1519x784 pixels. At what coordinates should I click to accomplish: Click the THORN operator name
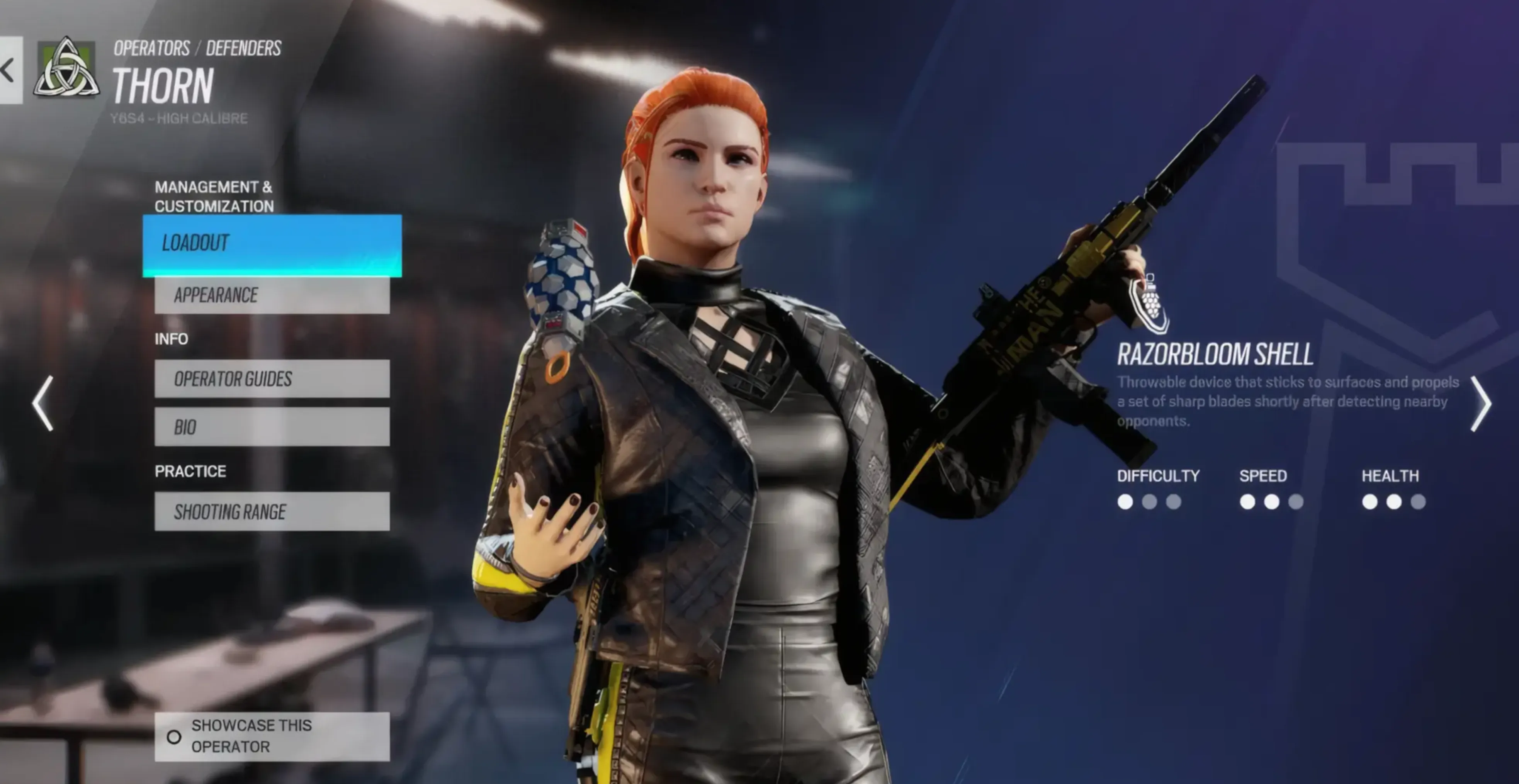click(163, 85)
